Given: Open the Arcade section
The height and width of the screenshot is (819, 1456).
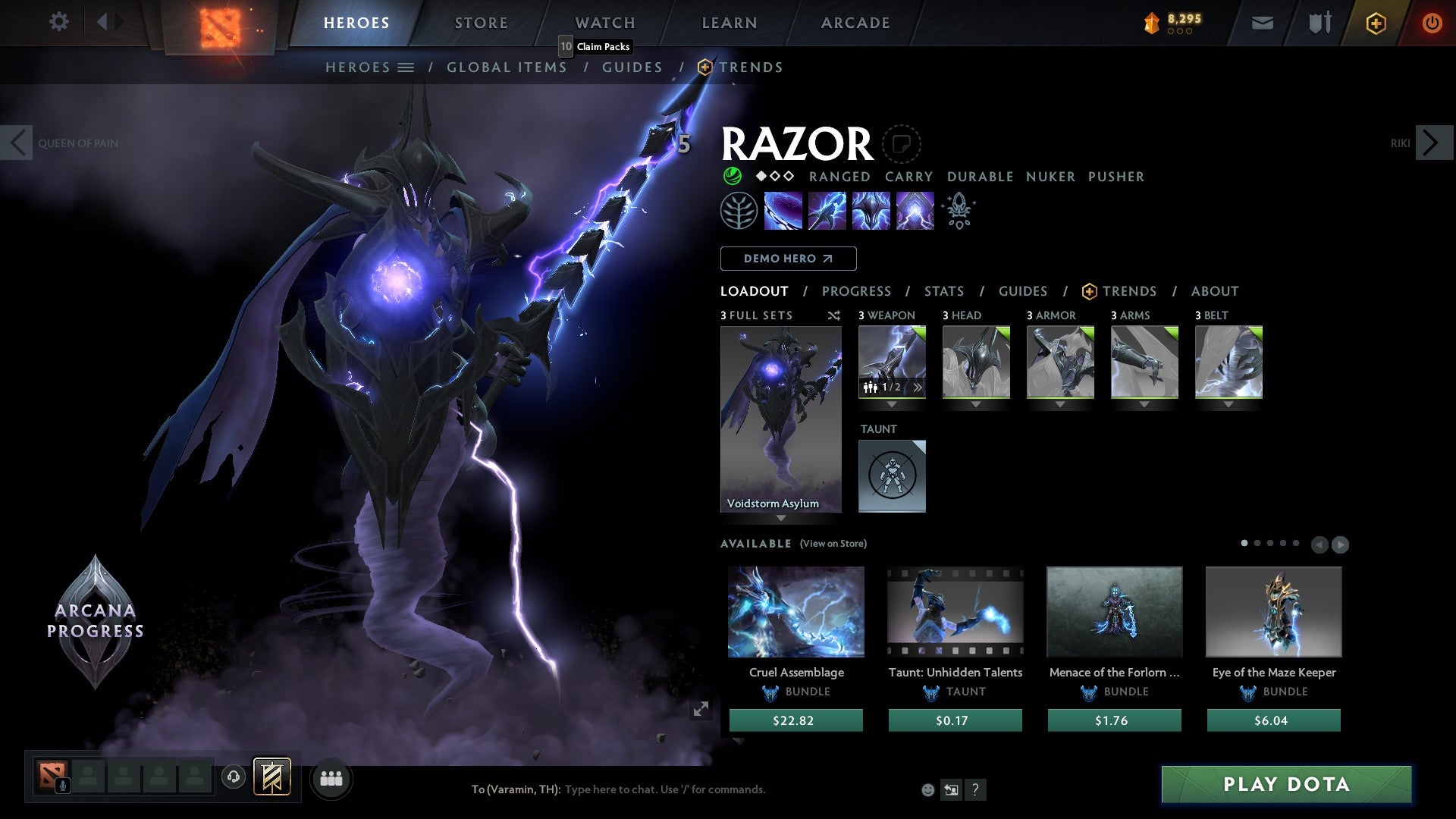Looking at the screenshot, I should point(855,23).
